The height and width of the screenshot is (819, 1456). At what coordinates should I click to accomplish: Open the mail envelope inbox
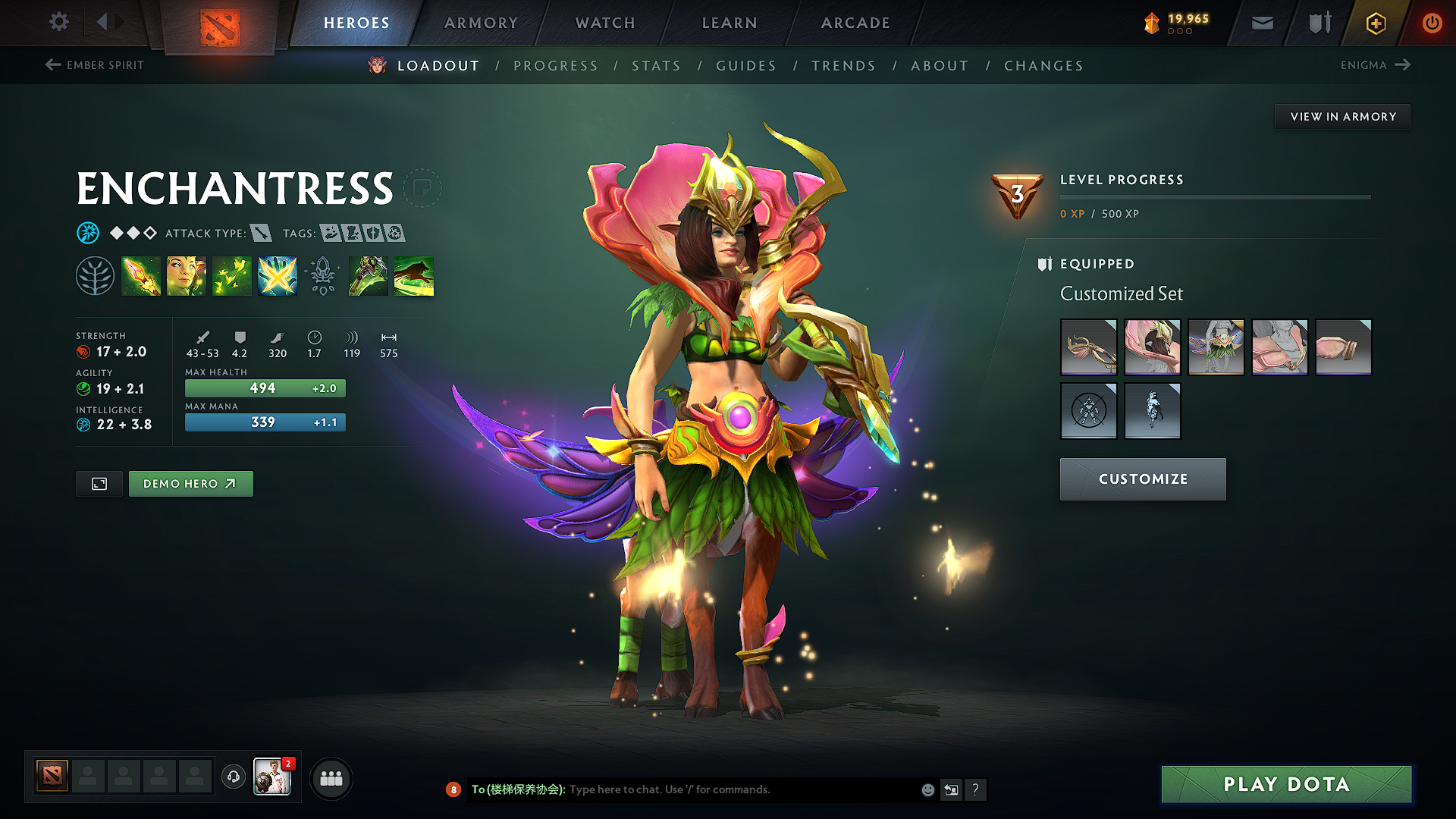1262,23
